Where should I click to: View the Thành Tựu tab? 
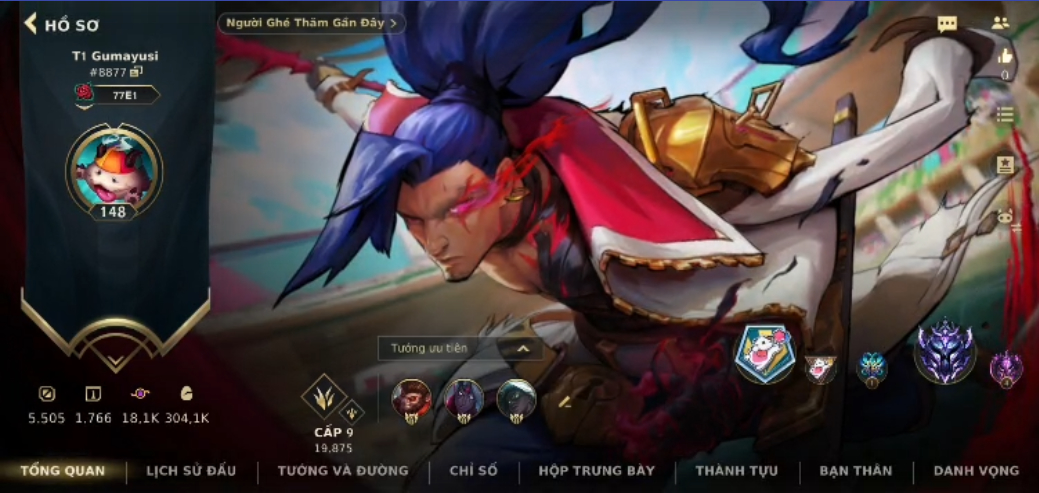click(736, 471)
